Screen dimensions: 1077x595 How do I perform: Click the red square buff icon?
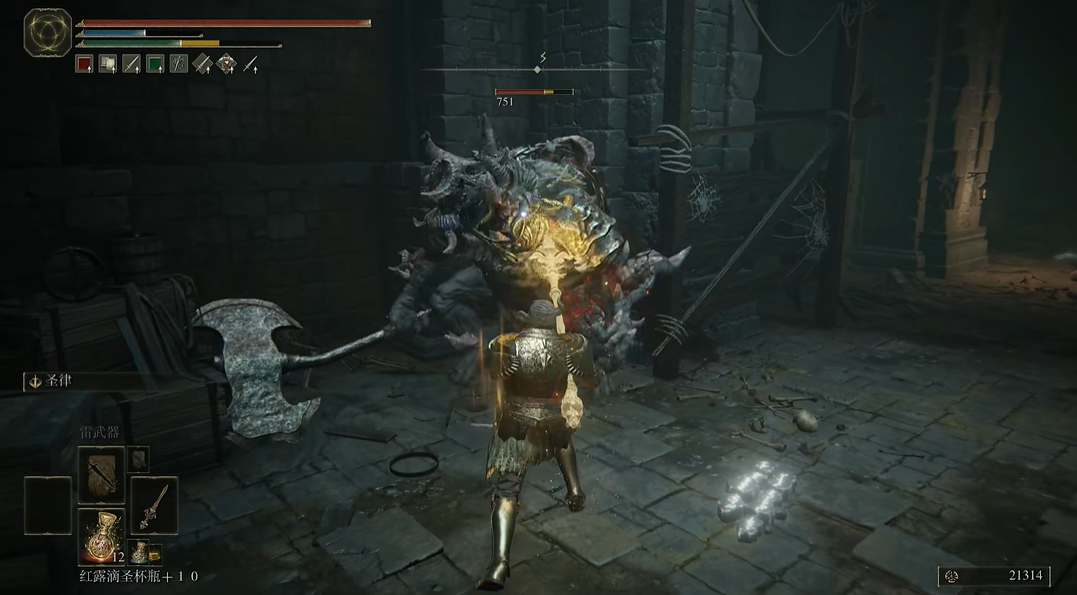pyautogui.click(x=84, y=64)
